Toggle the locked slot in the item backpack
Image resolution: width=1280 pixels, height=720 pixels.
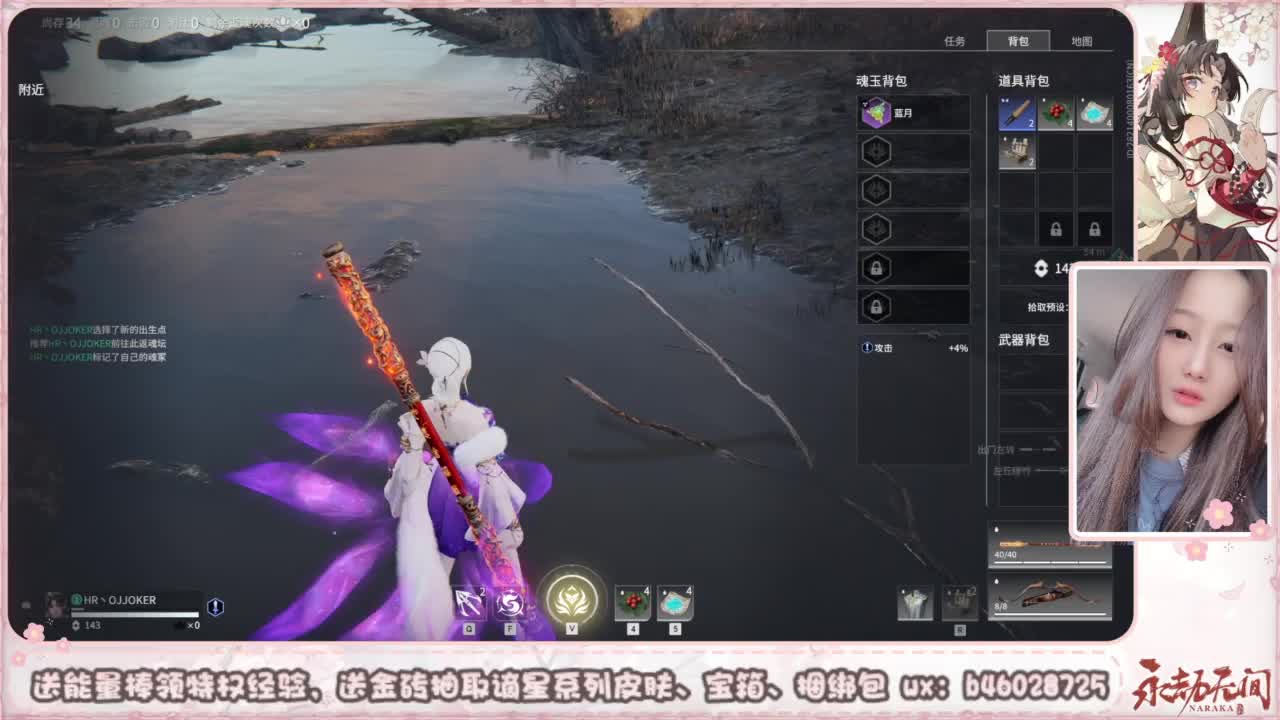point(1056,229)
